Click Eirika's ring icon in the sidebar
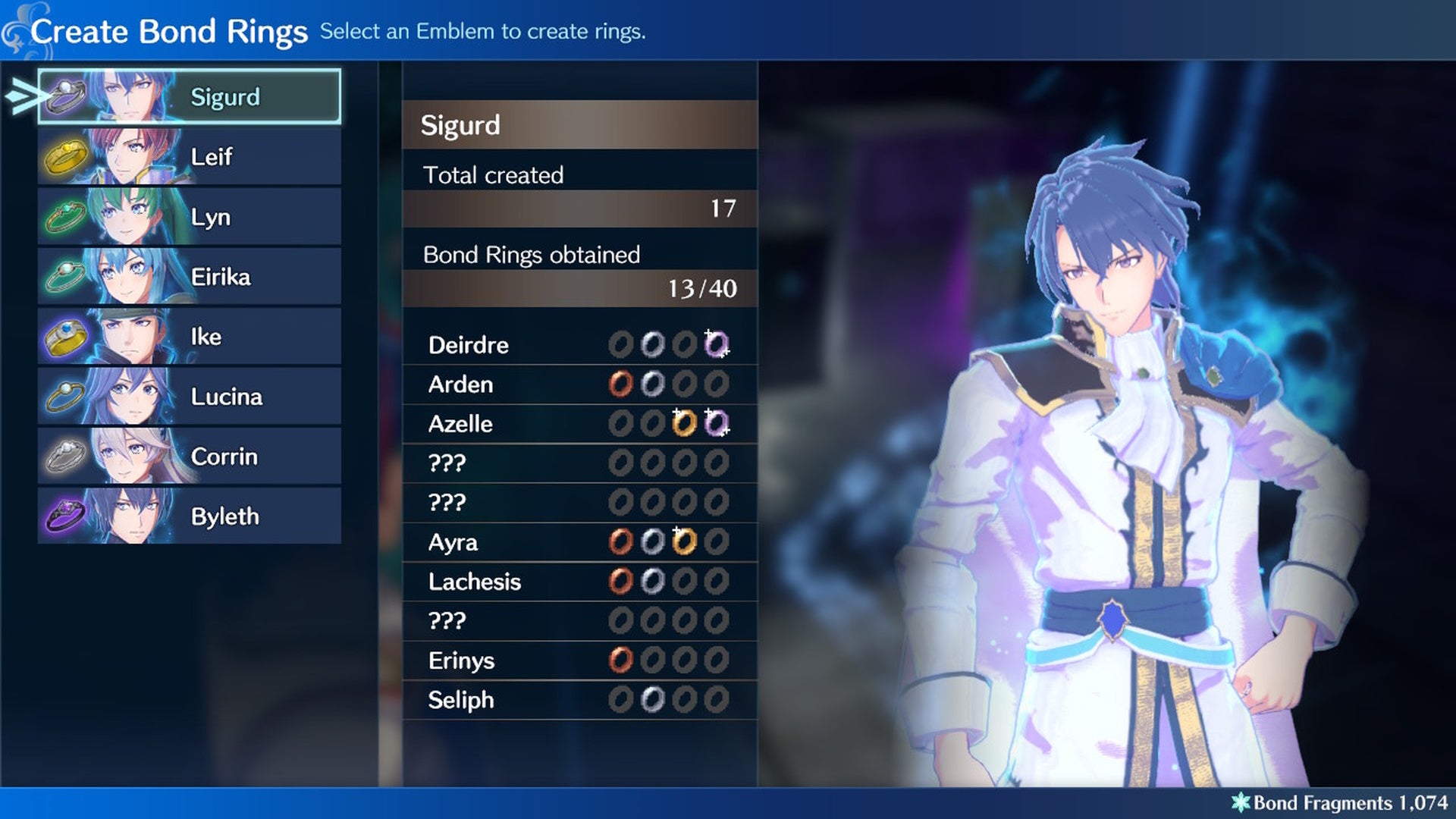Screen dimensions: 1456x819 point(67,275)
